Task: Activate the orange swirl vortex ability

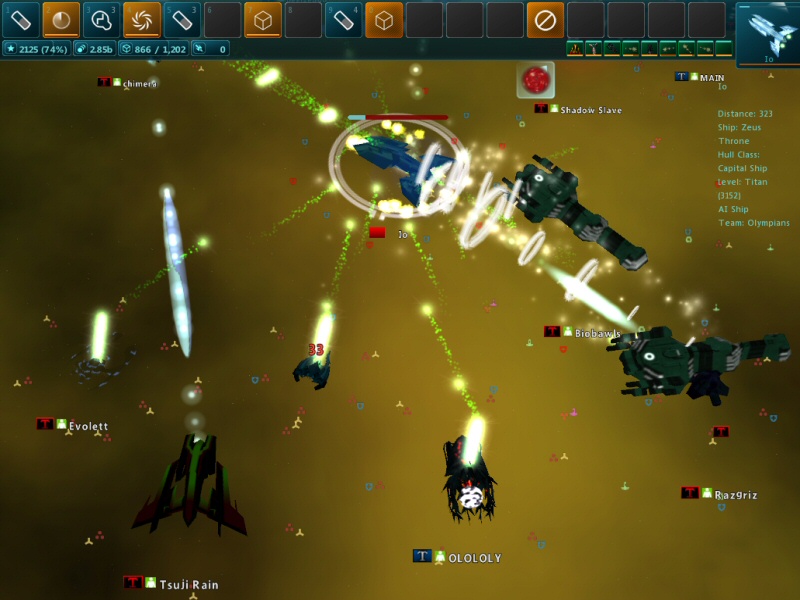Action: click(x=142, y=19)
